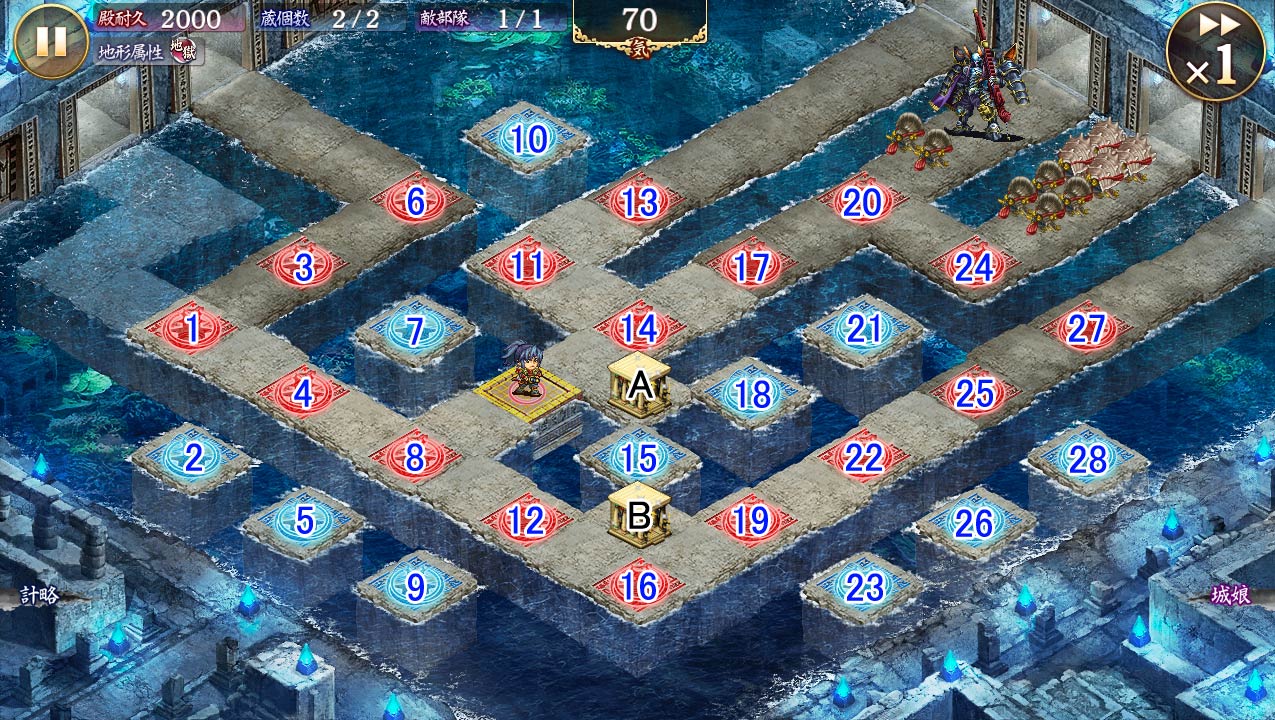Choose red deployment tile 6

point(416,202)
